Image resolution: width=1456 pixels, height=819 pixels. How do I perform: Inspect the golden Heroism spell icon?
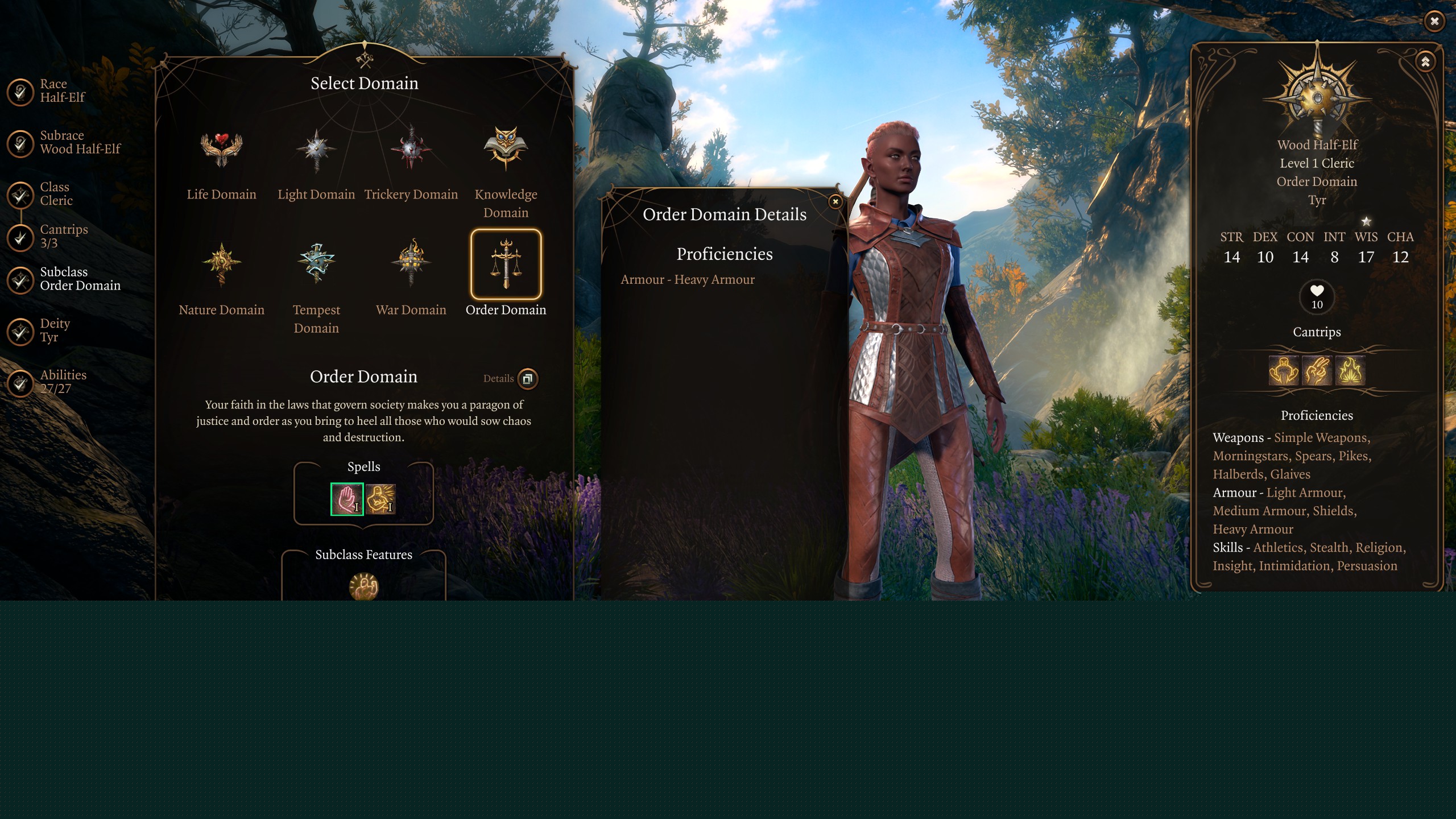[380, 499]
